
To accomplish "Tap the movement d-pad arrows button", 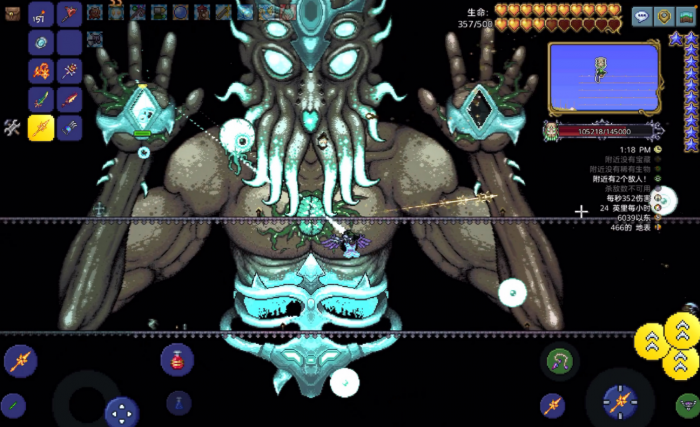I will pyautogui.click(x=122, y=411).
